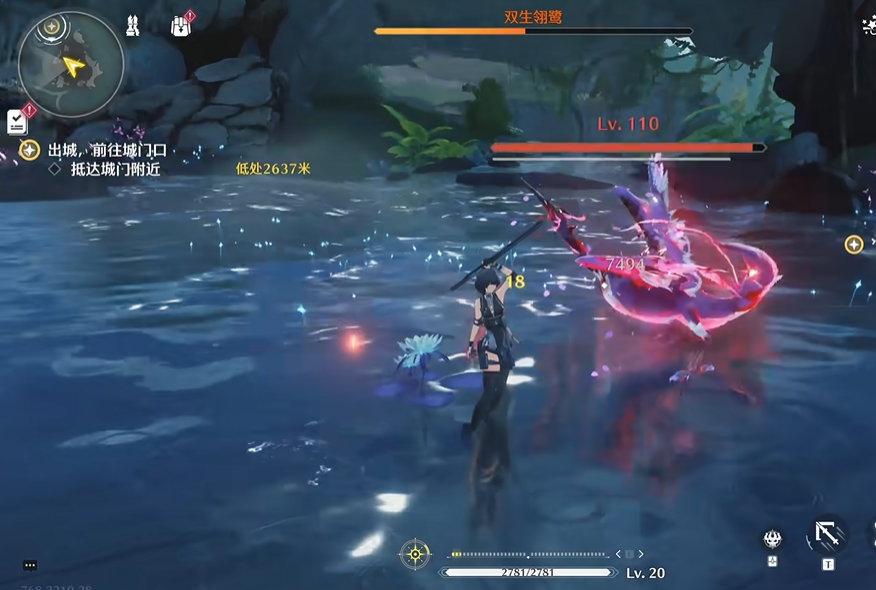Open the twin-figure icon beside the minimap
This screenshot has height=590, width=876.
click(132, 26)
